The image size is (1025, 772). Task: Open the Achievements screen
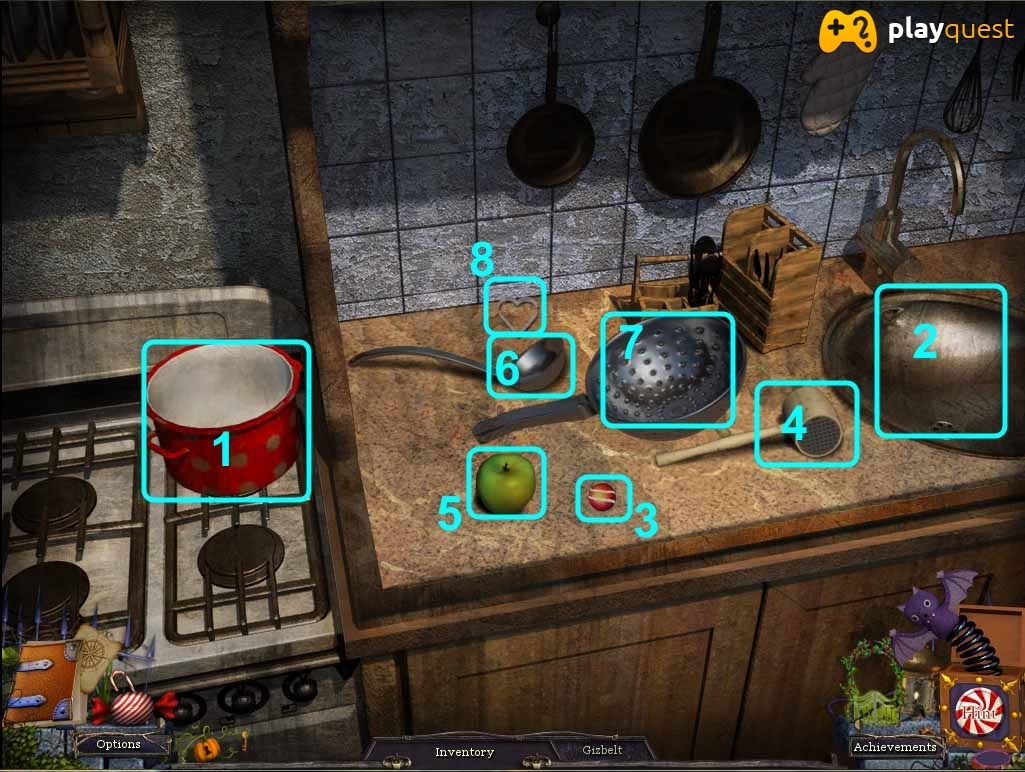coord(894,747)
